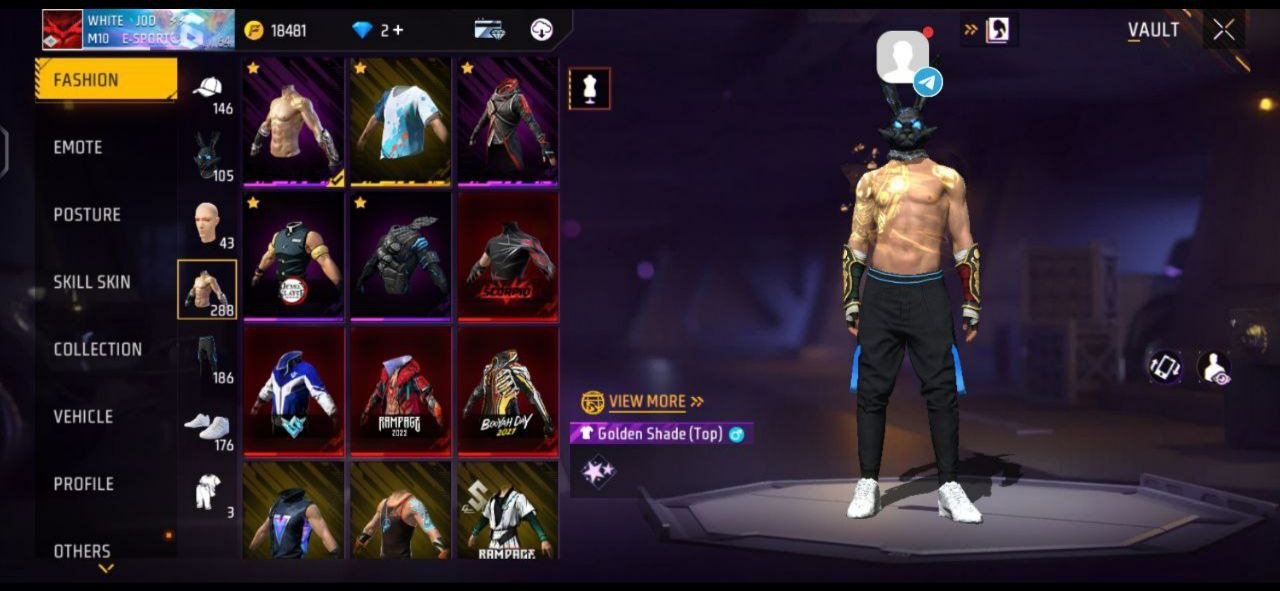
Task: Select the white outfit set subcategory
Action: click(x=208, y=493)
